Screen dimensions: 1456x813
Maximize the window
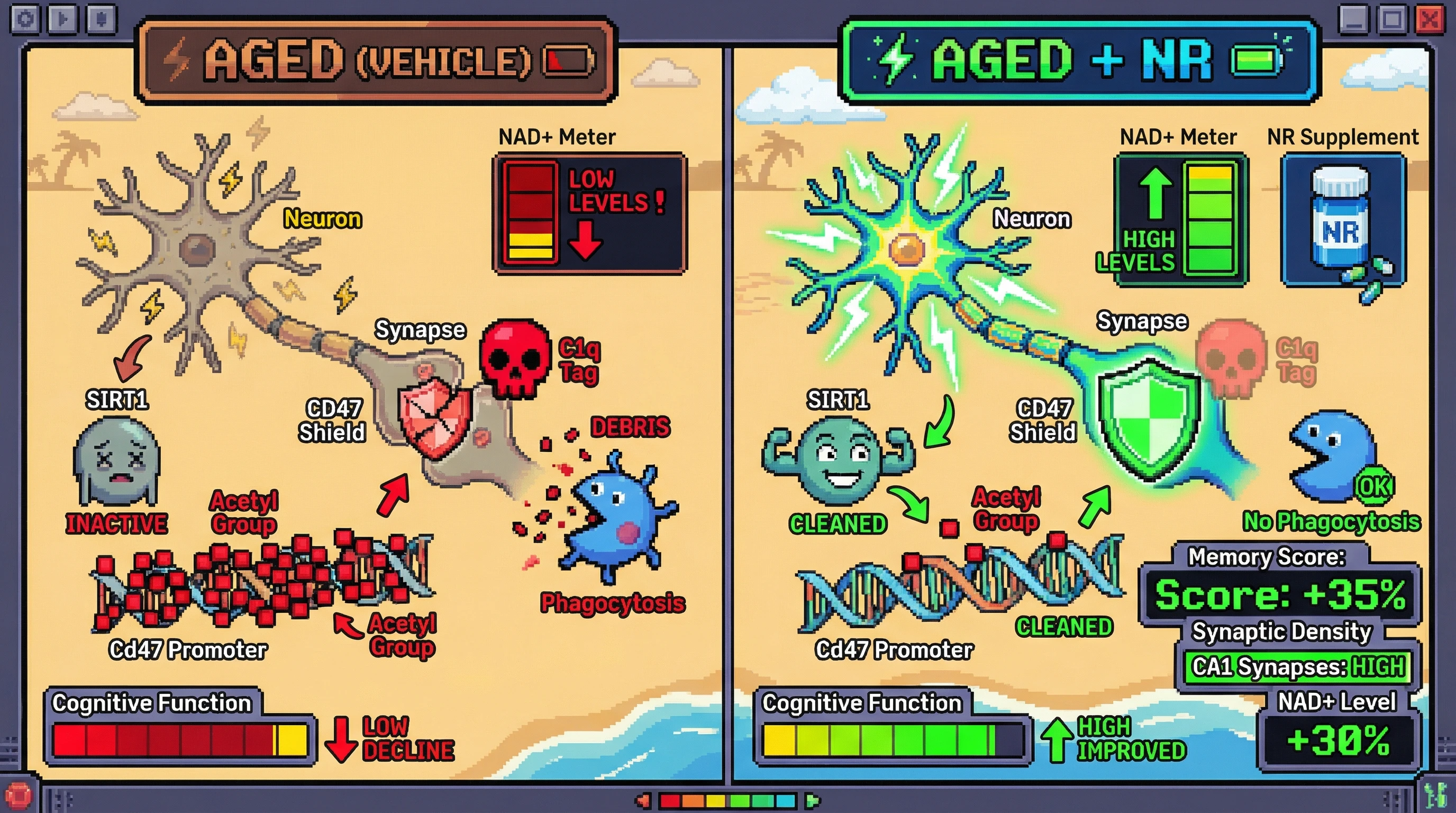point(1391,20)
